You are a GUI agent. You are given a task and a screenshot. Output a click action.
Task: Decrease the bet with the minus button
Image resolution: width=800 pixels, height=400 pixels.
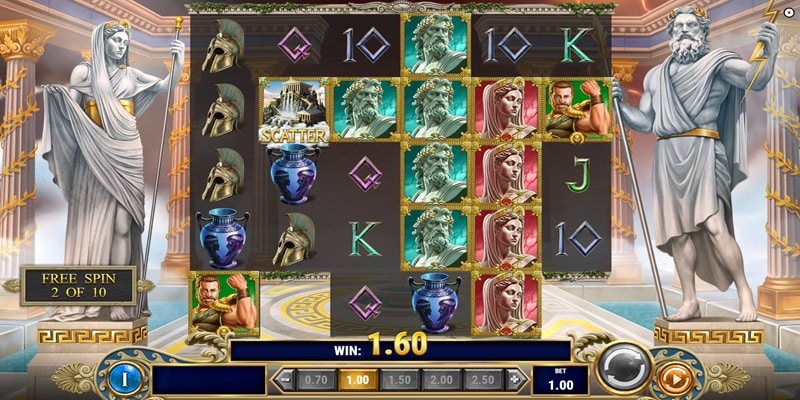pos(283,380)
